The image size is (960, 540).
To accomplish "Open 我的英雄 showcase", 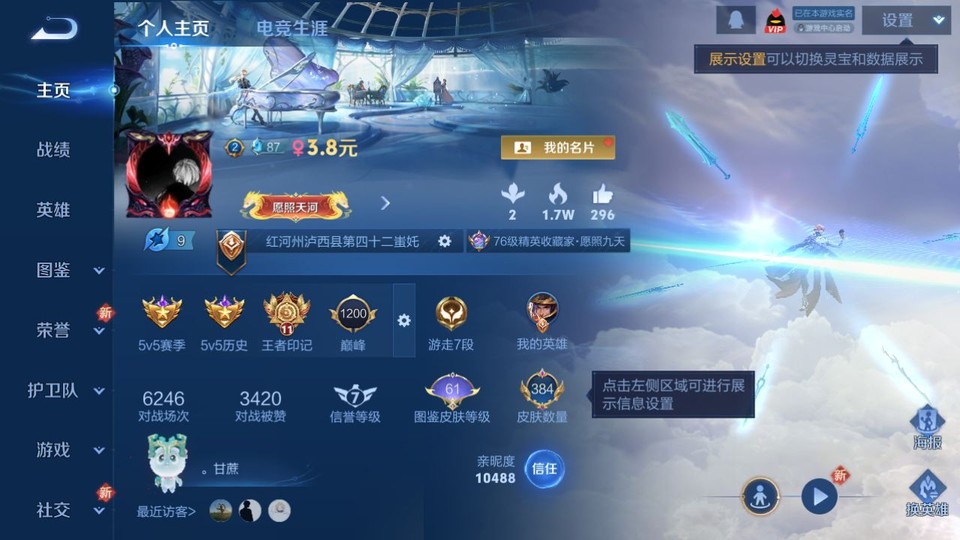I will coord(542,322).
